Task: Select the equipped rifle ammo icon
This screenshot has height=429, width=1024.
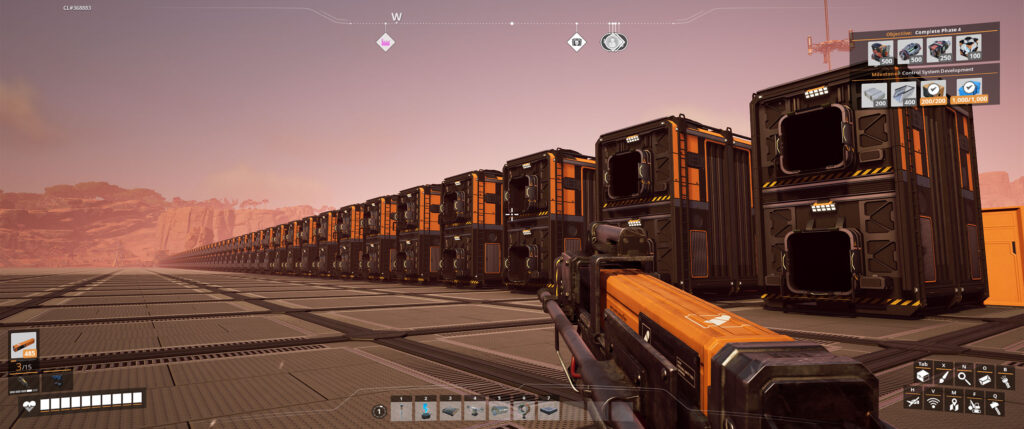Action: [23, 345]
